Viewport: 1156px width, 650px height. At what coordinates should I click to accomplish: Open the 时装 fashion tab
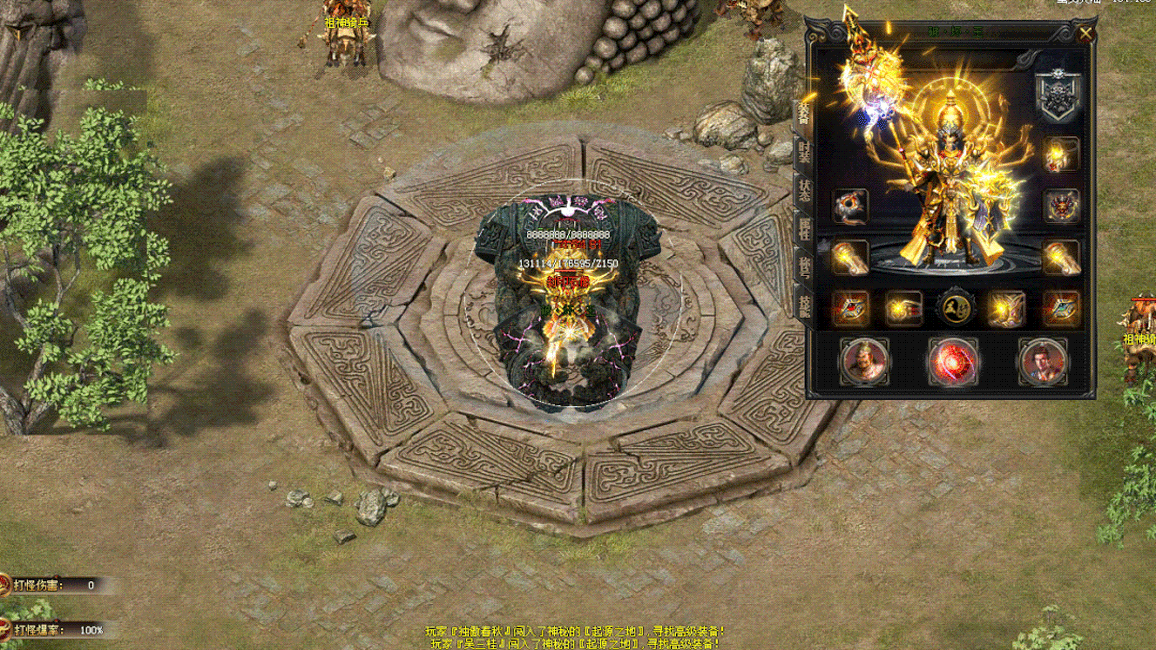pos(803,153)
